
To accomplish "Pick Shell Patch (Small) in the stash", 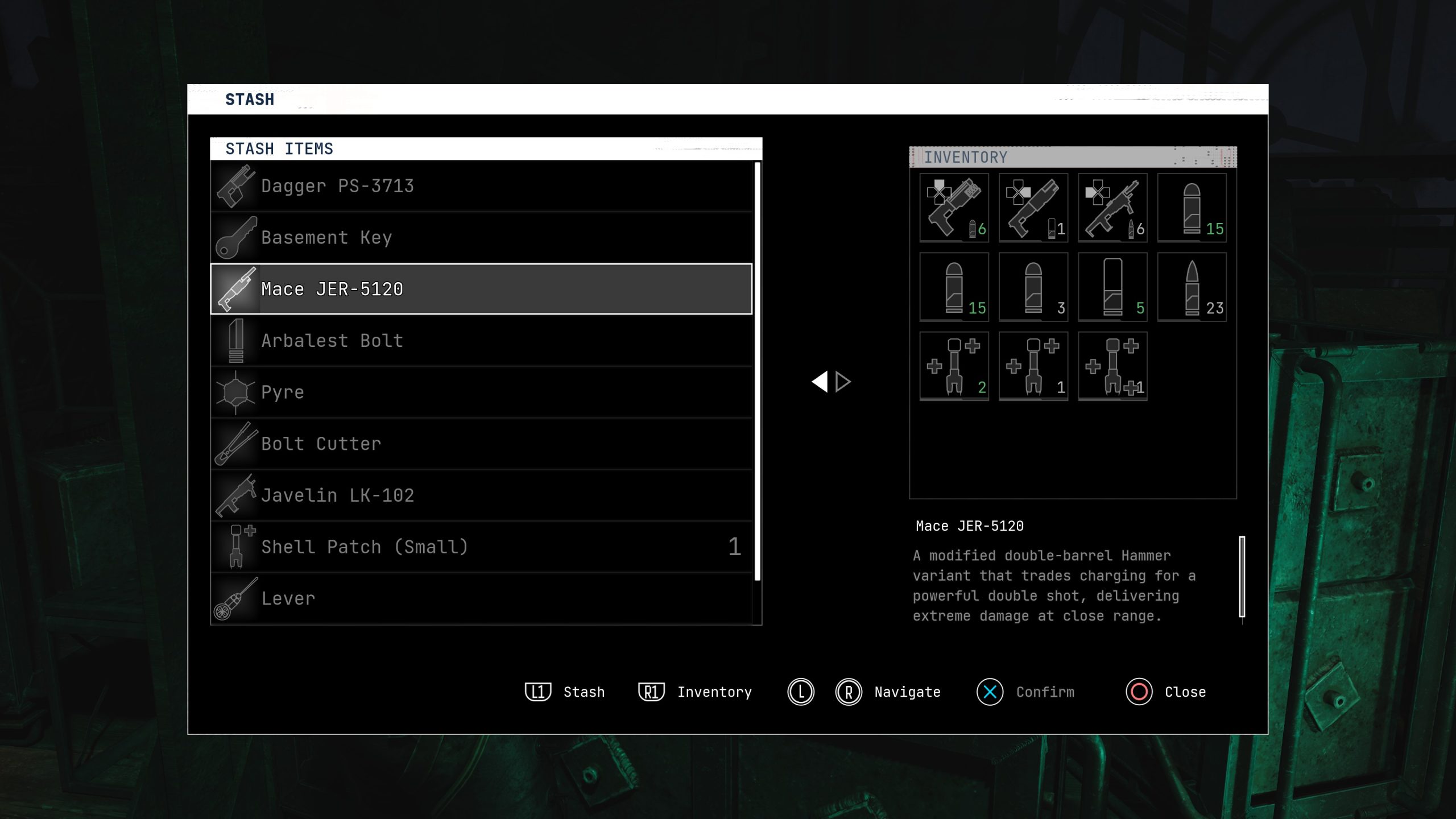I will [481, 547].
